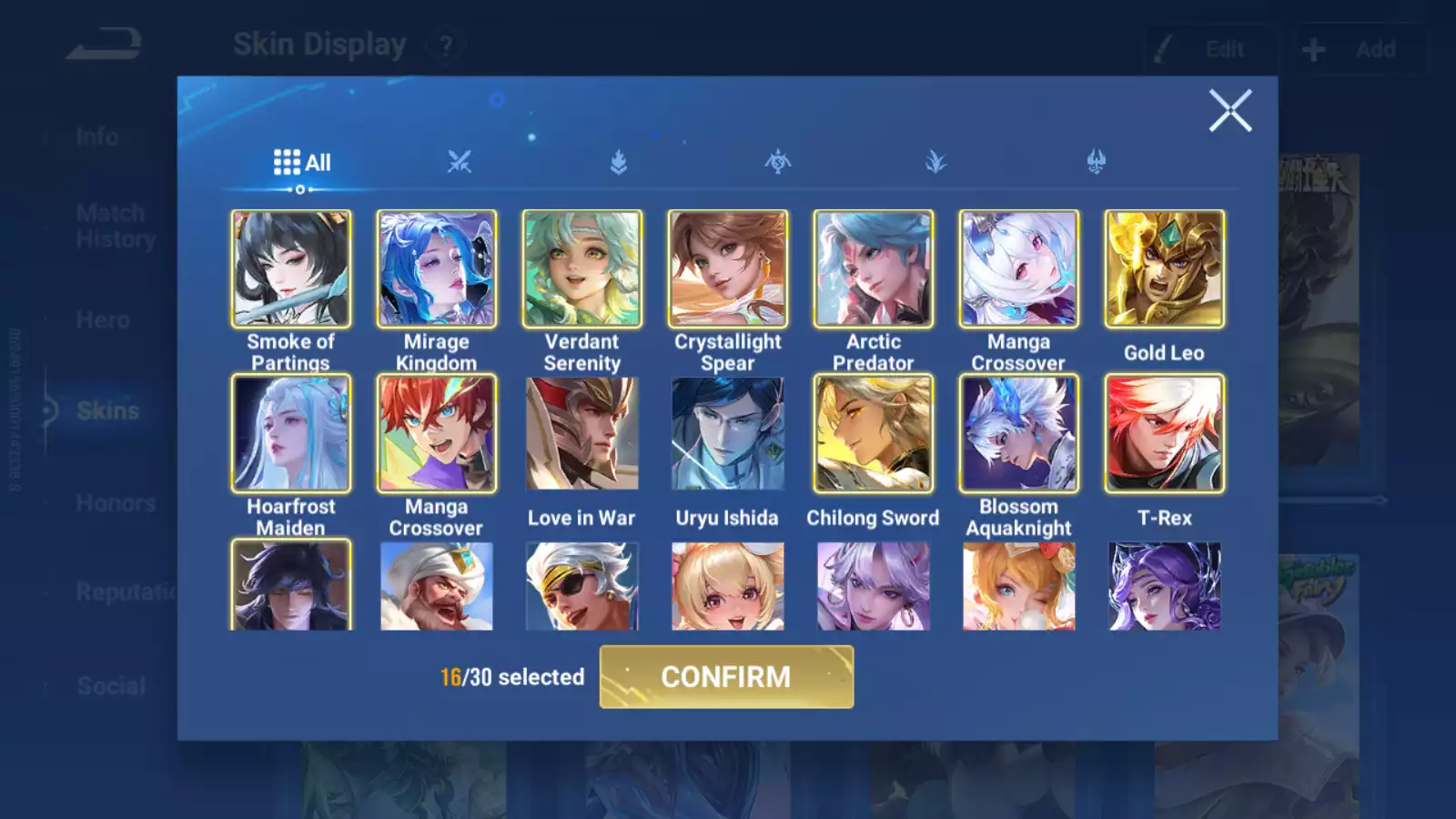Deselect the Gold Leo skin
Screen dimensions: 1456x819
pos(1163,268)
